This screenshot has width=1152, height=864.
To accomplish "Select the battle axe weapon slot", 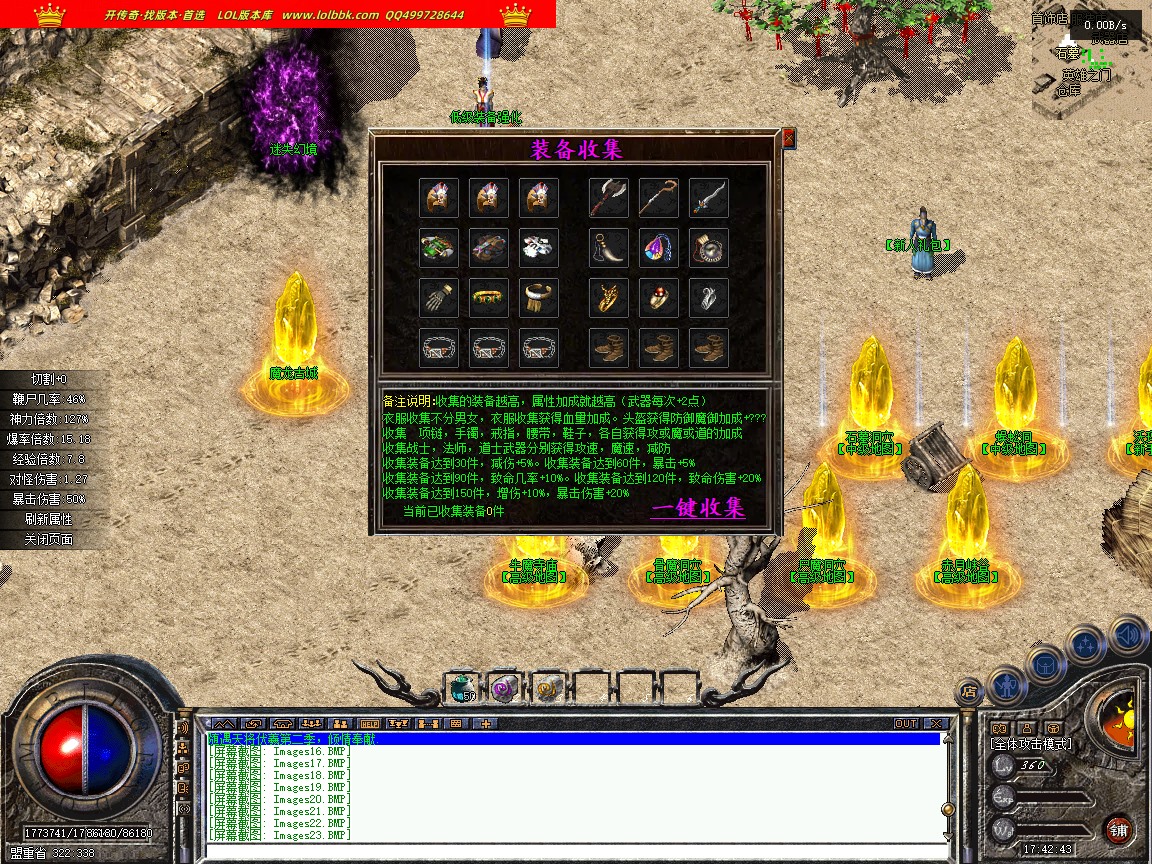I will pyautogui.click(x=608, y=198).
